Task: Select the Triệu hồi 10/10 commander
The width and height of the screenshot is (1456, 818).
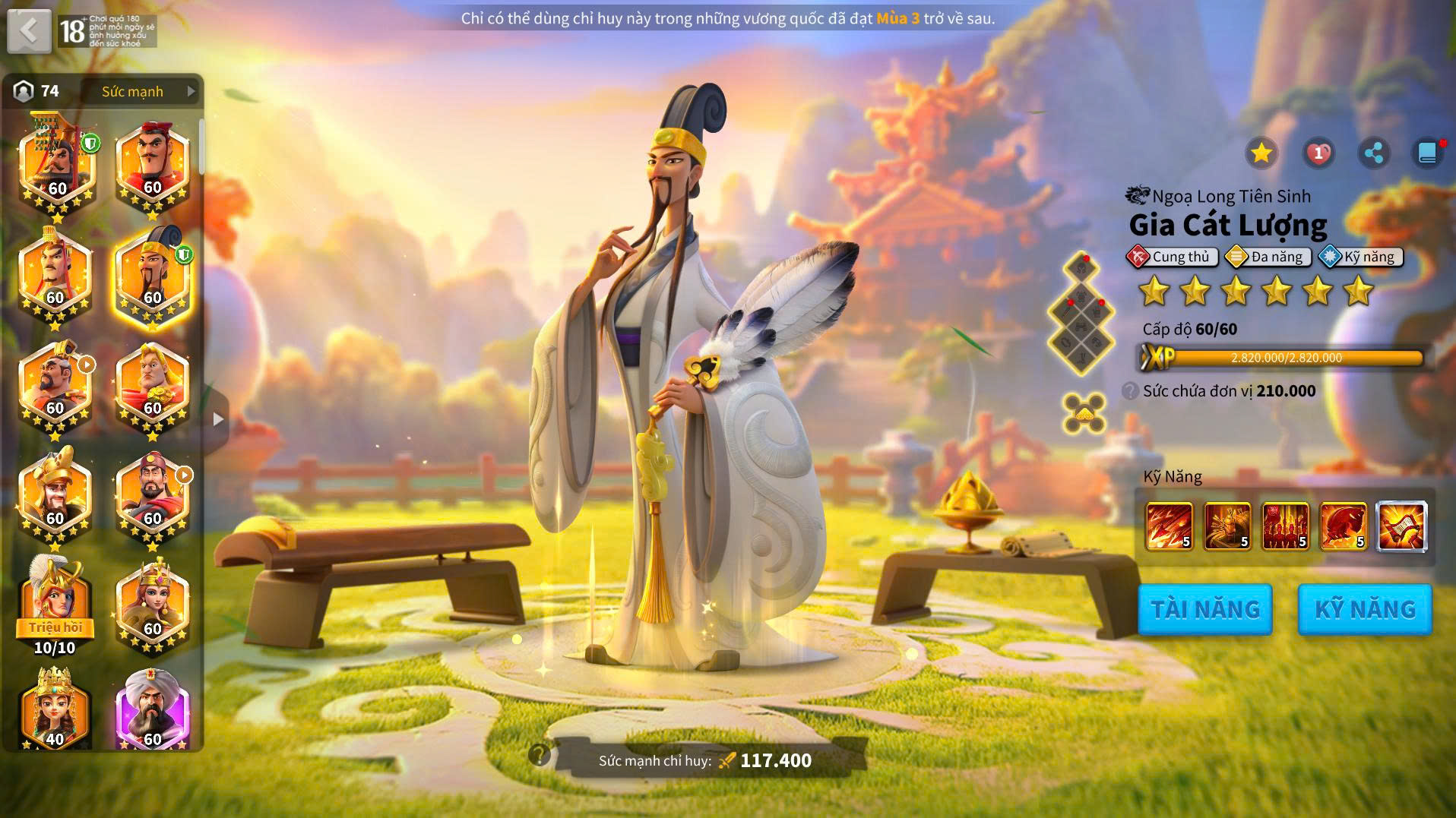Action: pos(55,604)
